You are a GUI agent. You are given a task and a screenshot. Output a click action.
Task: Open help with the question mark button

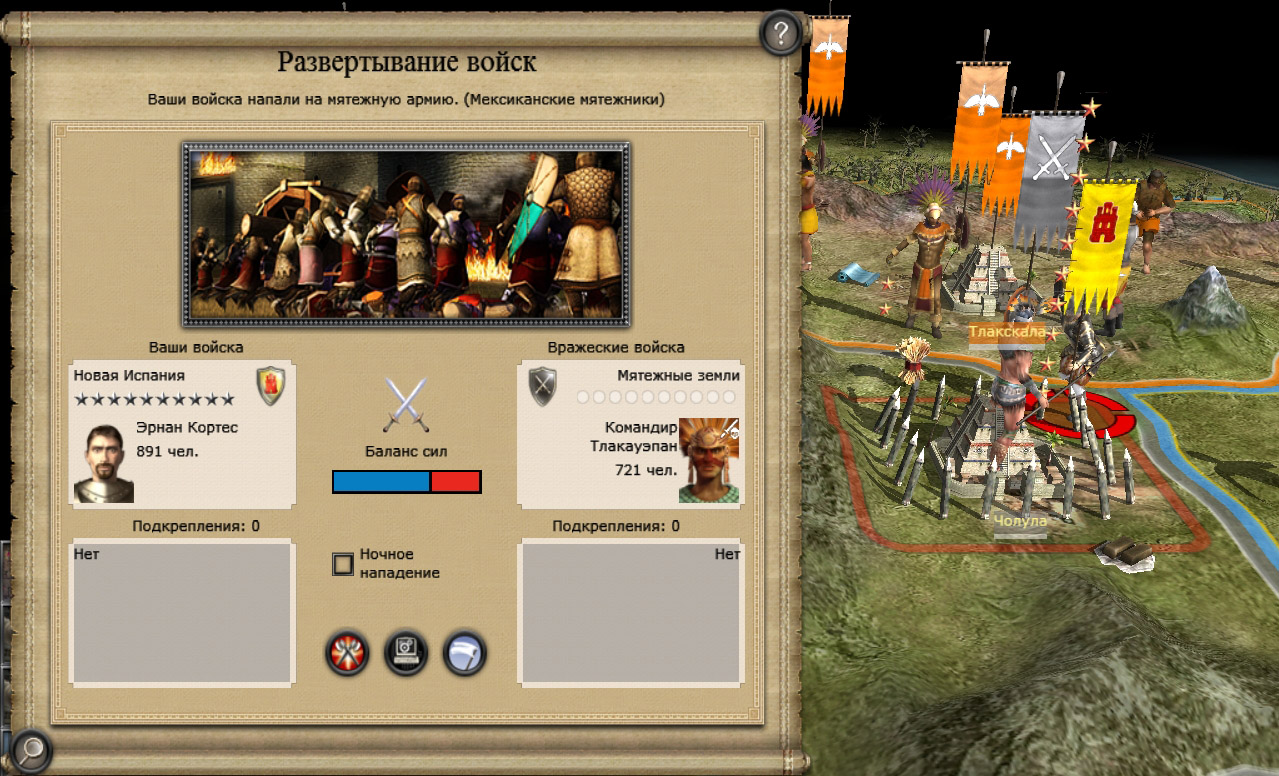point(781,35)
